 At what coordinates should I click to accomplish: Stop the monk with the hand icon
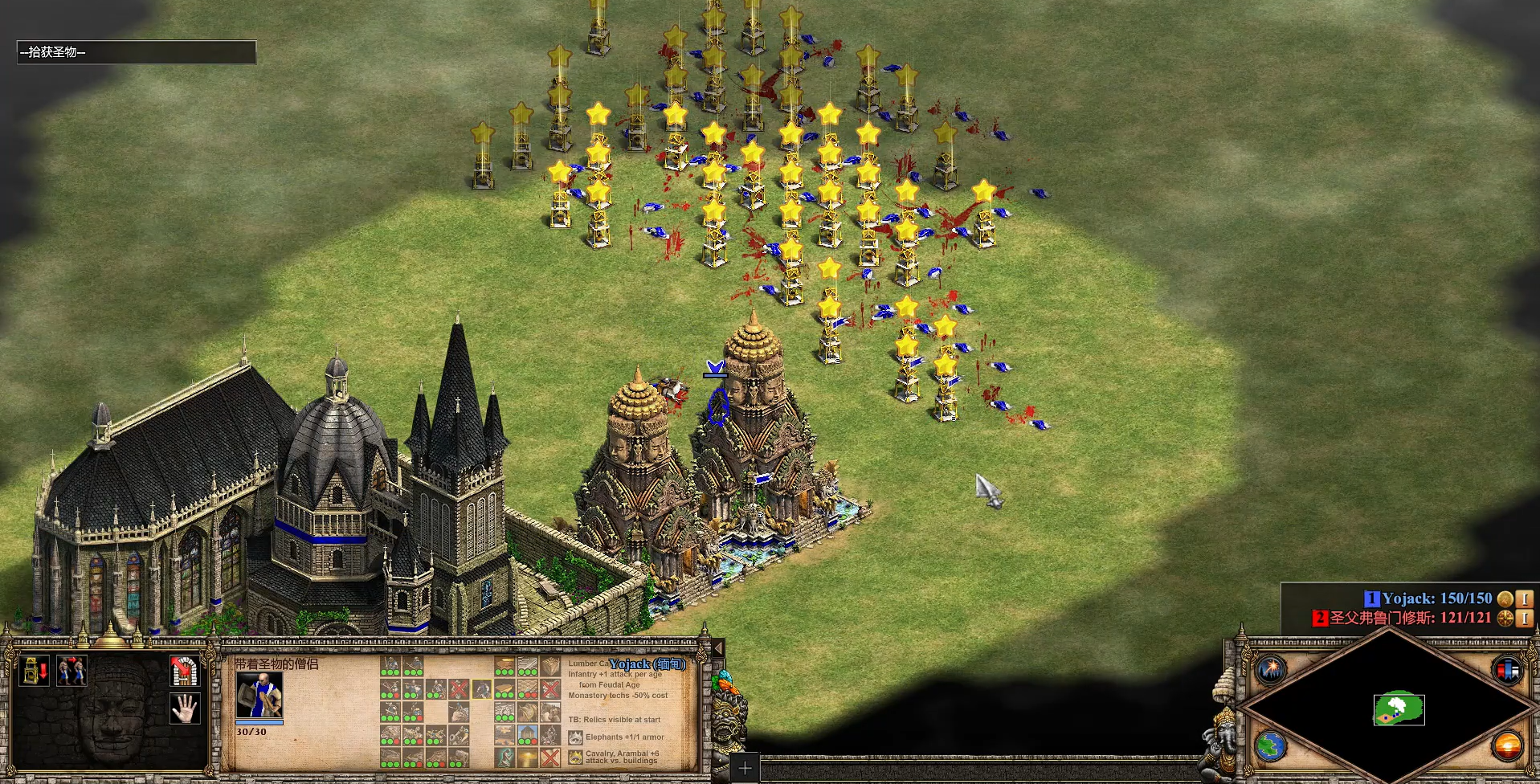[185, 708]
